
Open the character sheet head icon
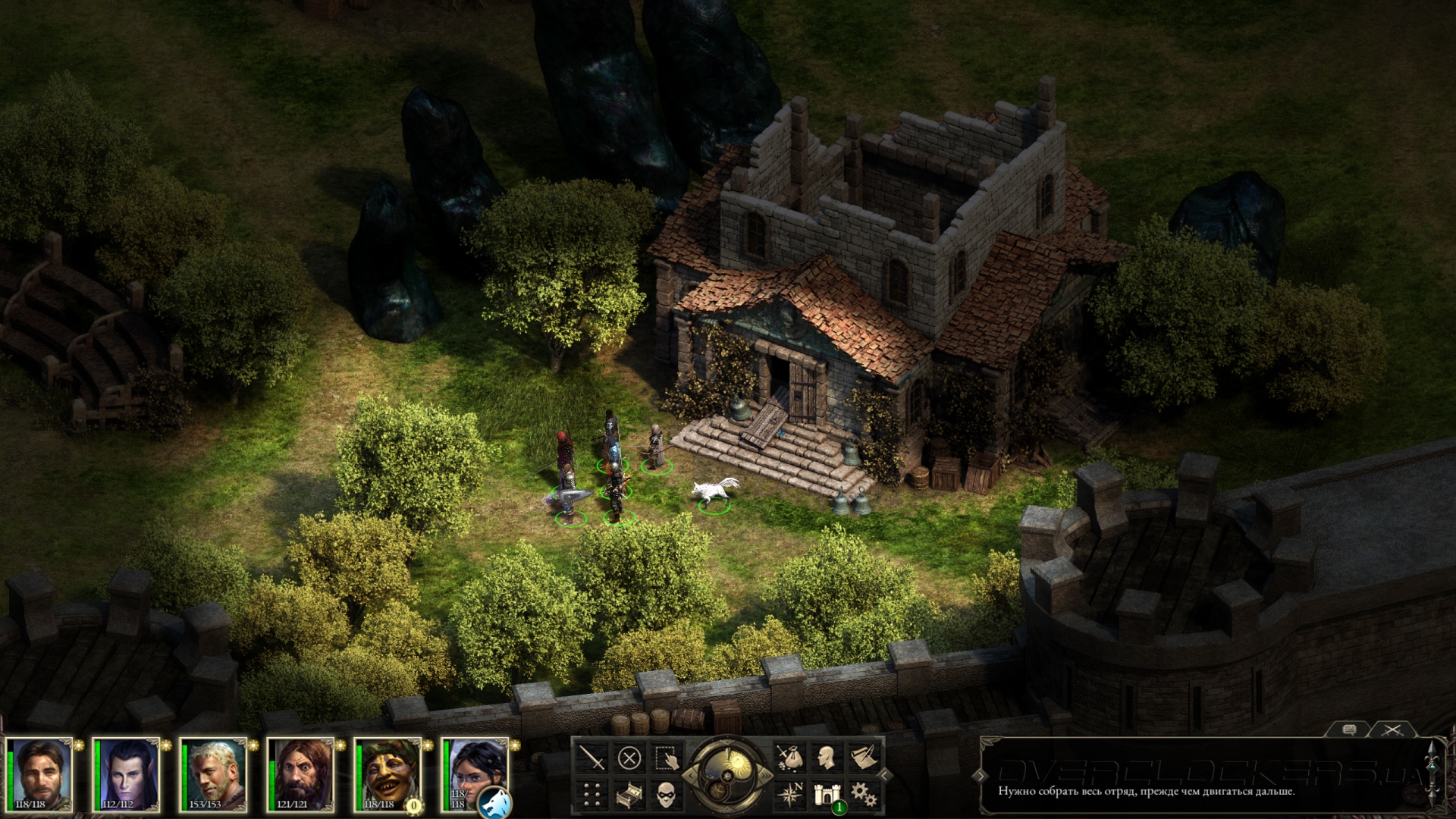827,758
